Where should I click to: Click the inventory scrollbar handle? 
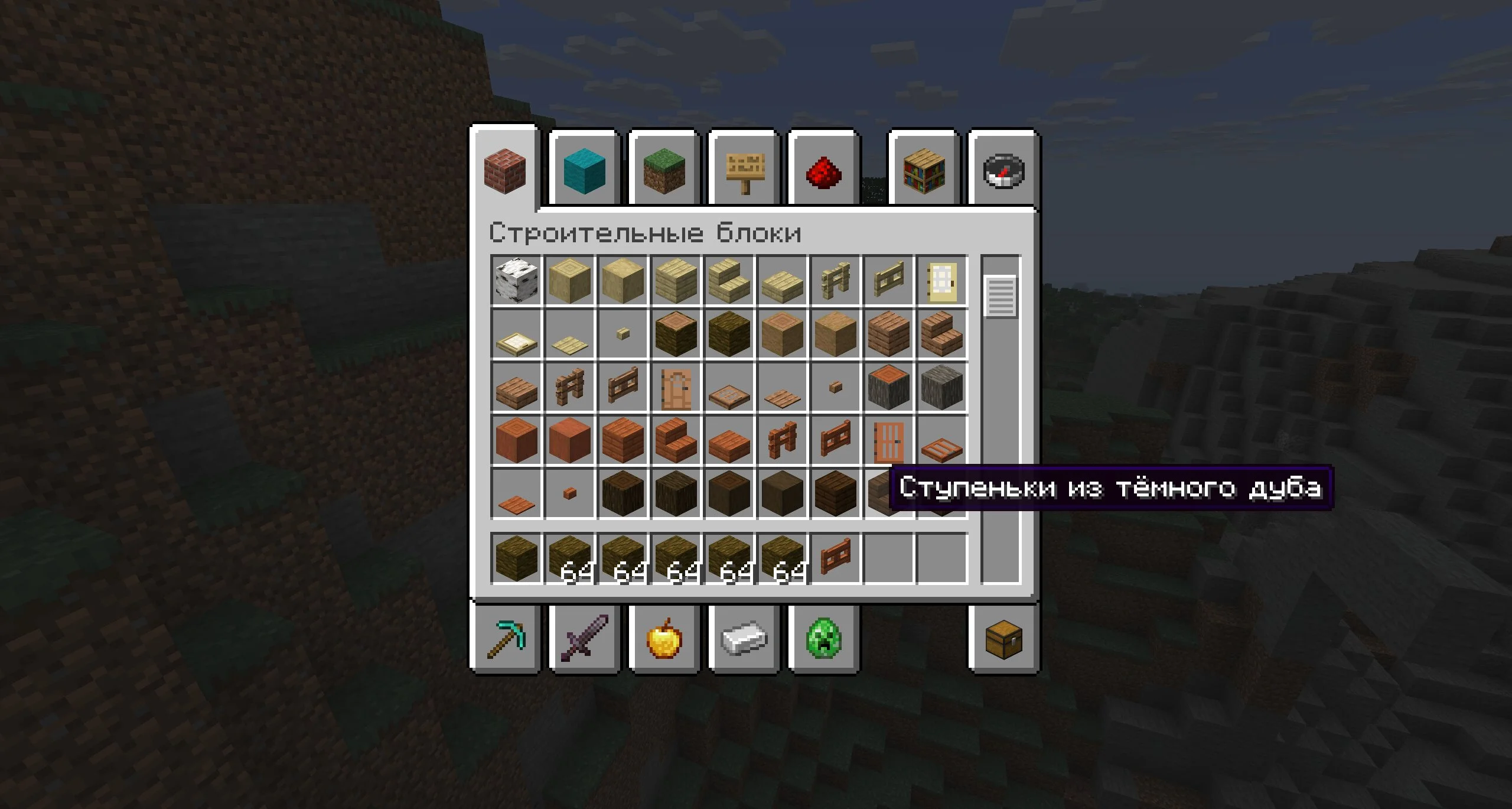pos(1001,297)
